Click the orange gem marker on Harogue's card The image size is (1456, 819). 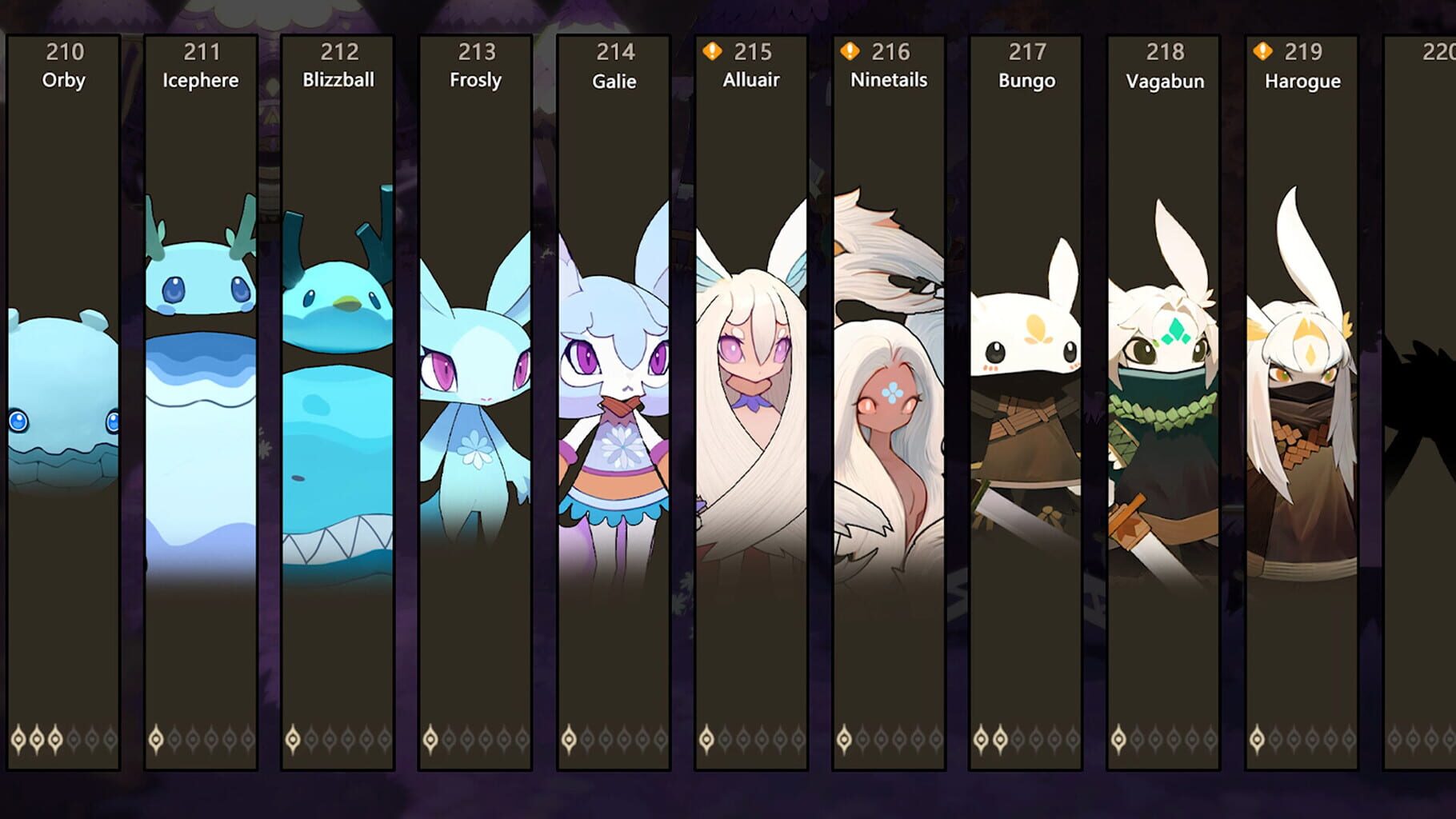(1262, 50)
